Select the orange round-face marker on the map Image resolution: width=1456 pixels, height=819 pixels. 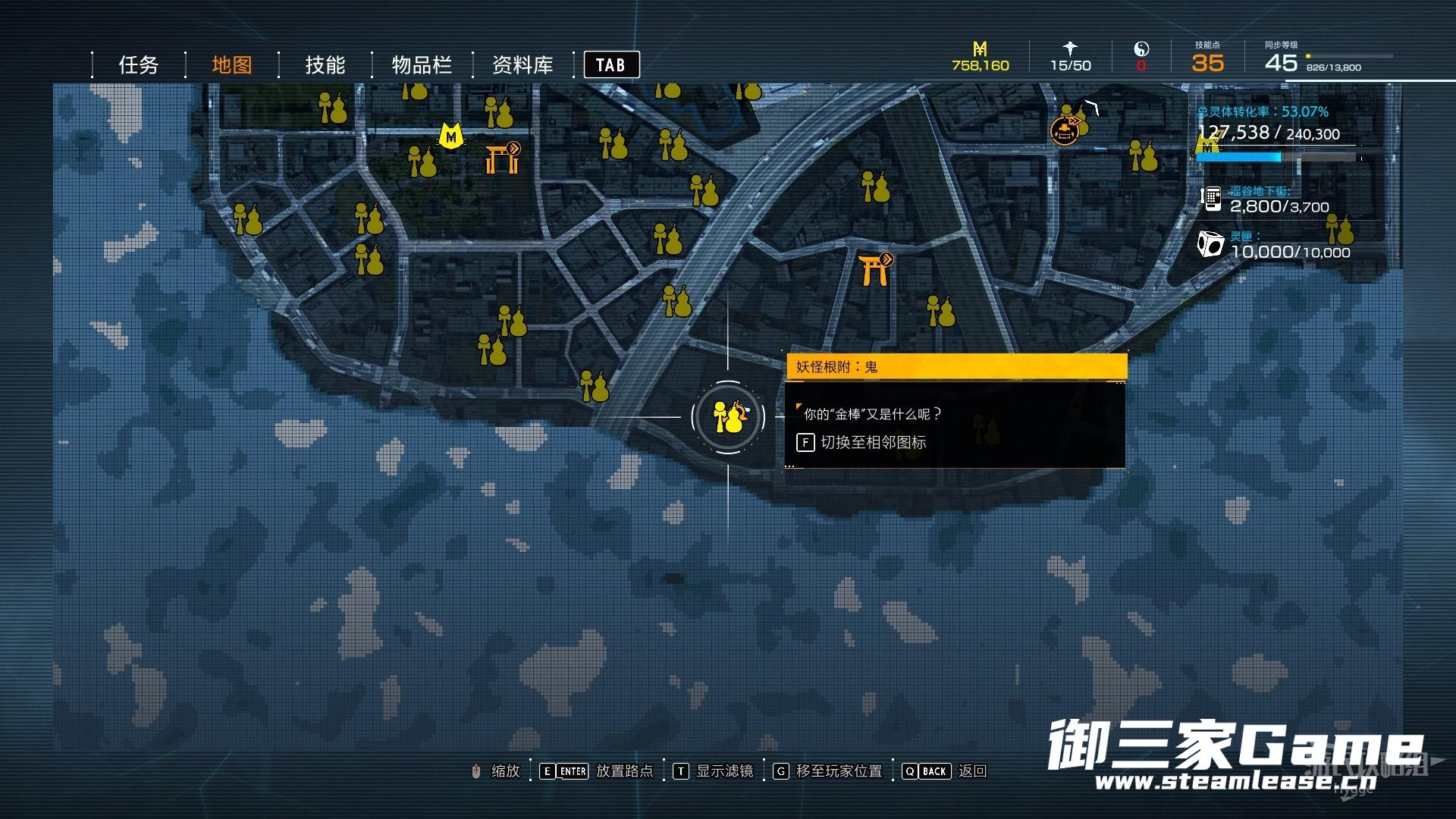[1064, 131]
